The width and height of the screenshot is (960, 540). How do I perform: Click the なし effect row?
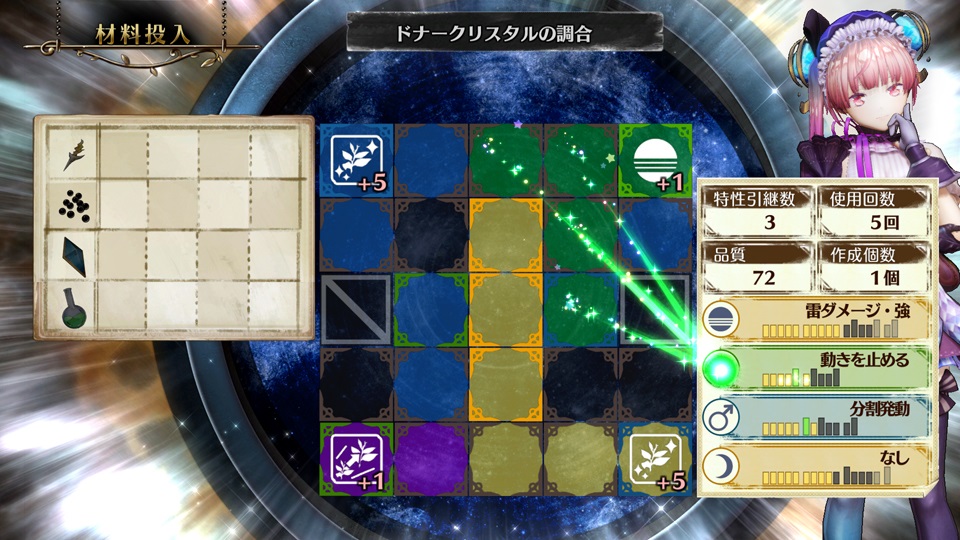[x=815, y=466]
